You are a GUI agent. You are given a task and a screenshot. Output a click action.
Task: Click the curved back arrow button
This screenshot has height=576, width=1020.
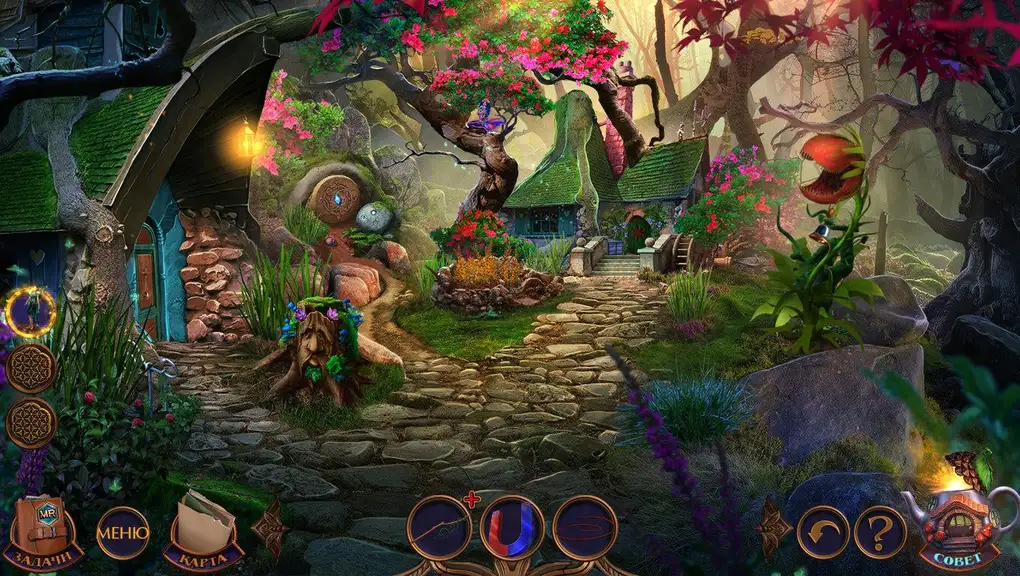click(823, 532)
